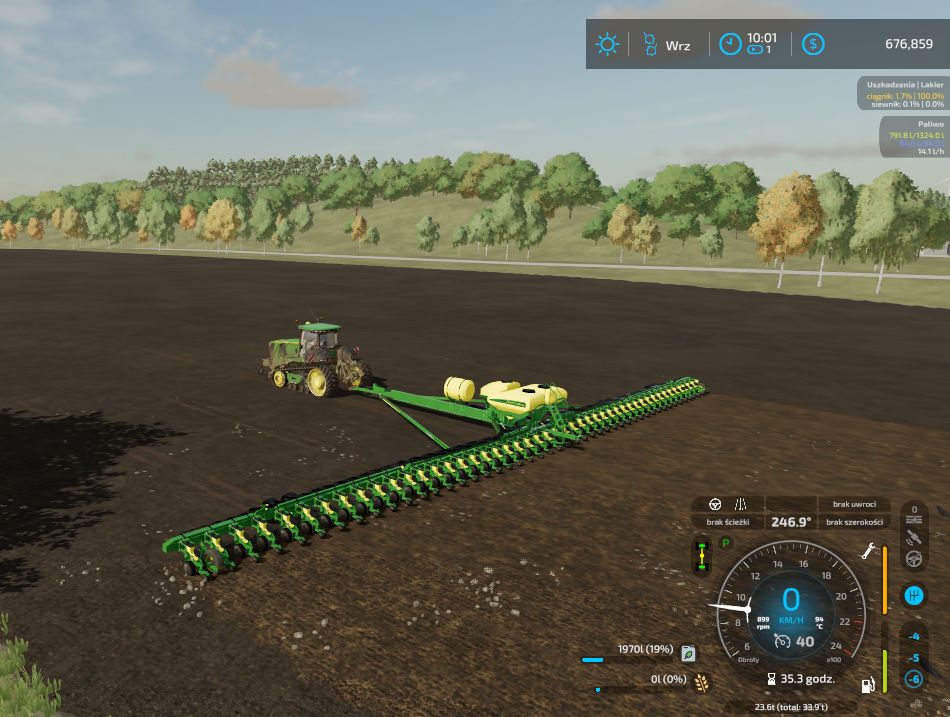The image size is (950, 717).
Task: Click the blue clock icon
Action: (x=731, y=44)
